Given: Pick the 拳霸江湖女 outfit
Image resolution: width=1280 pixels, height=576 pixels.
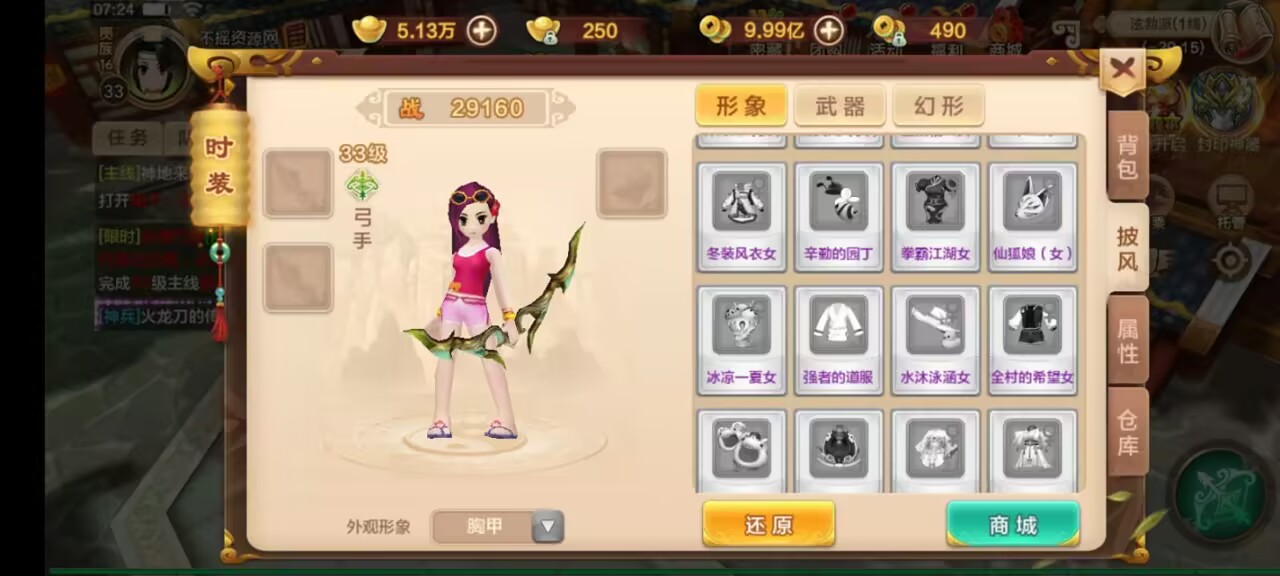Looking at the screenshot, I should click(x=935, y=216).
